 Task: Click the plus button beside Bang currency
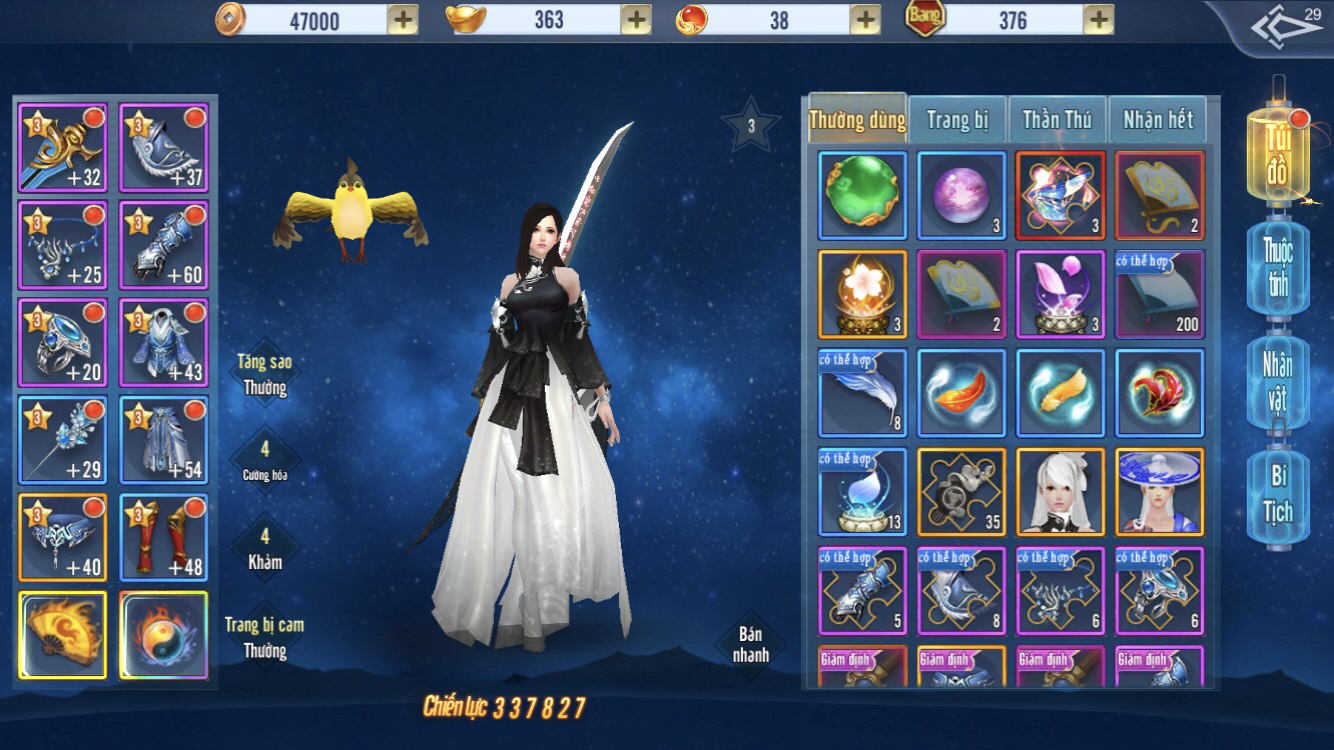[1098, 20]
